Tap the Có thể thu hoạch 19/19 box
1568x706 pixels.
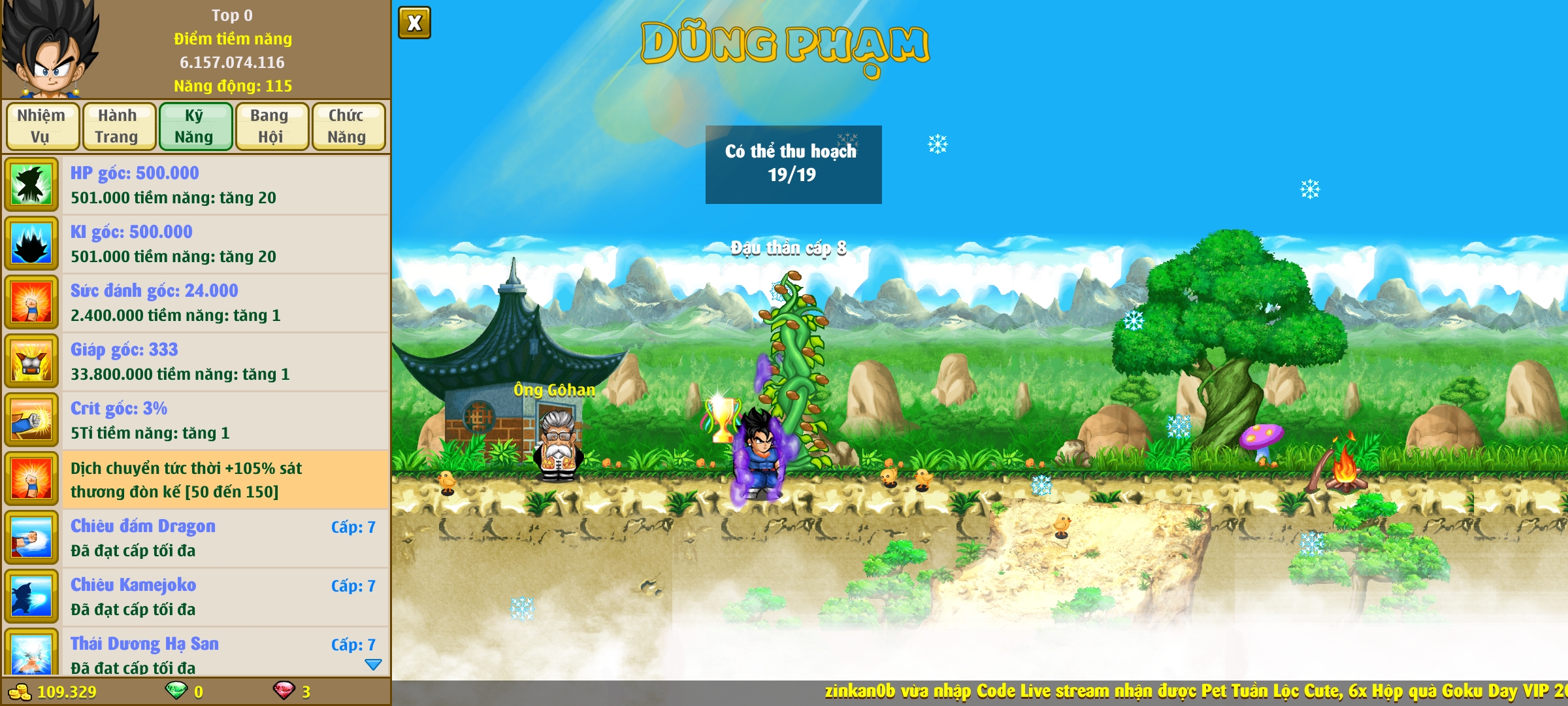tap(793, 164)
